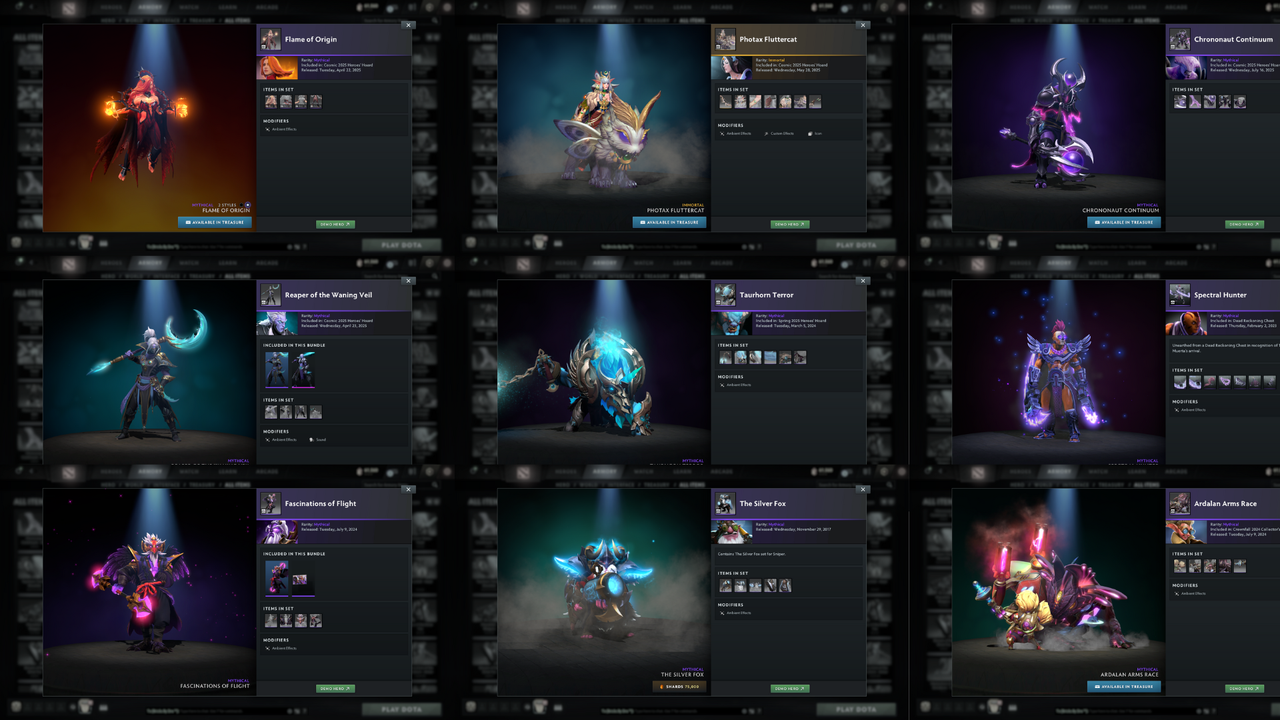Select the Custom Effects modifier in Photax Fluttercat
This screenshot has height=720, width=1280.
pos(781,133)
